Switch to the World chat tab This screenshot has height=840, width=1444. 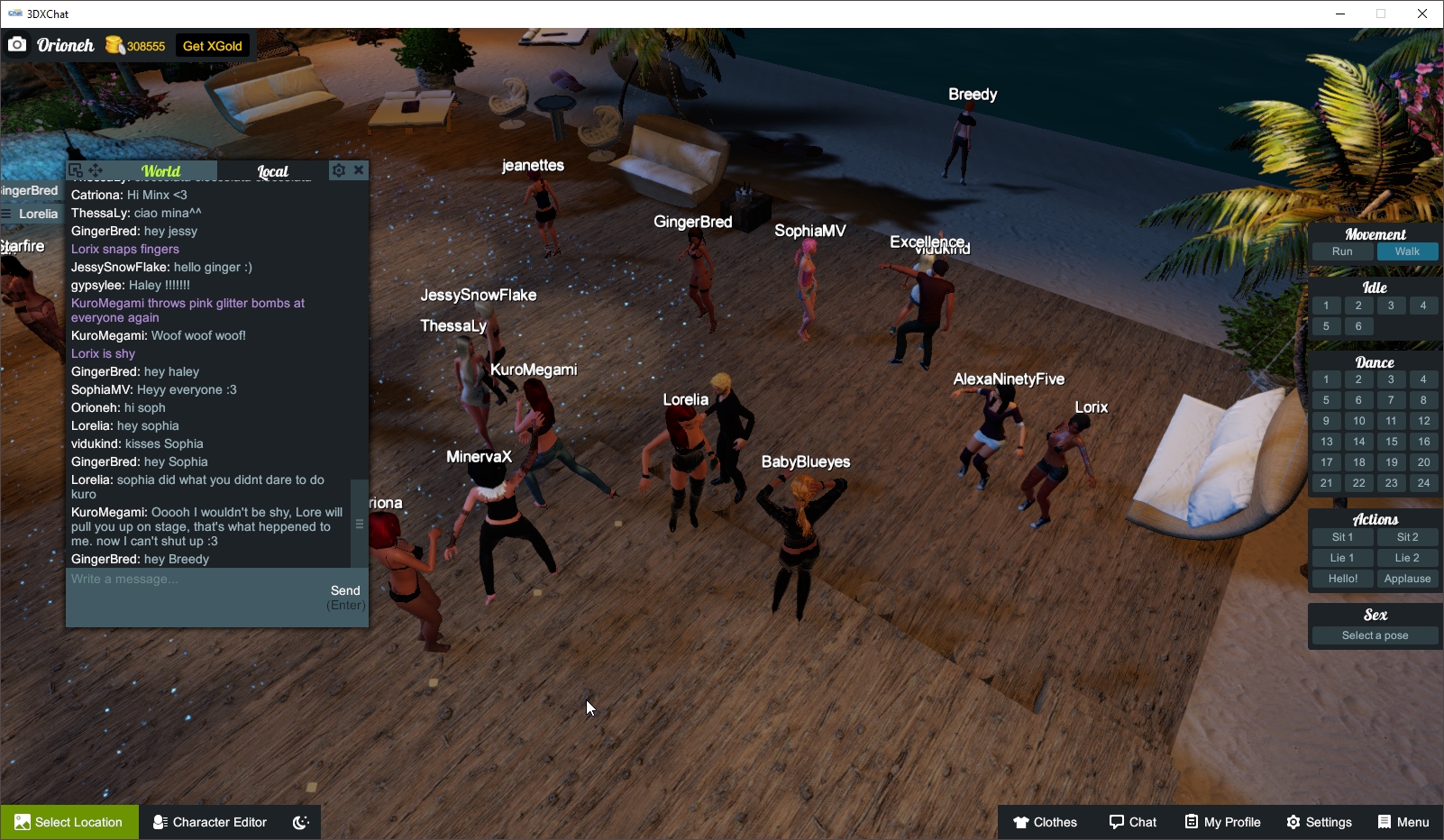click(163, 170)
